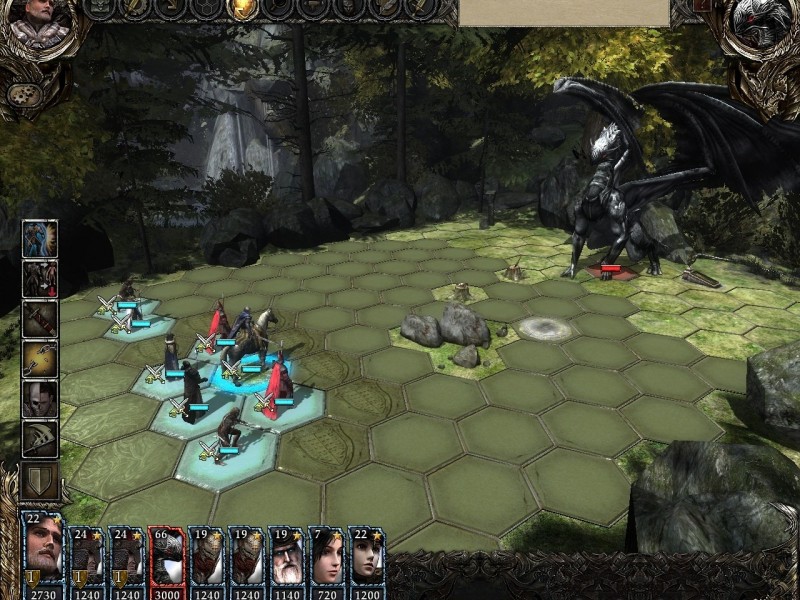
Task: Use the red potion vial item
Action: [40, 319]
